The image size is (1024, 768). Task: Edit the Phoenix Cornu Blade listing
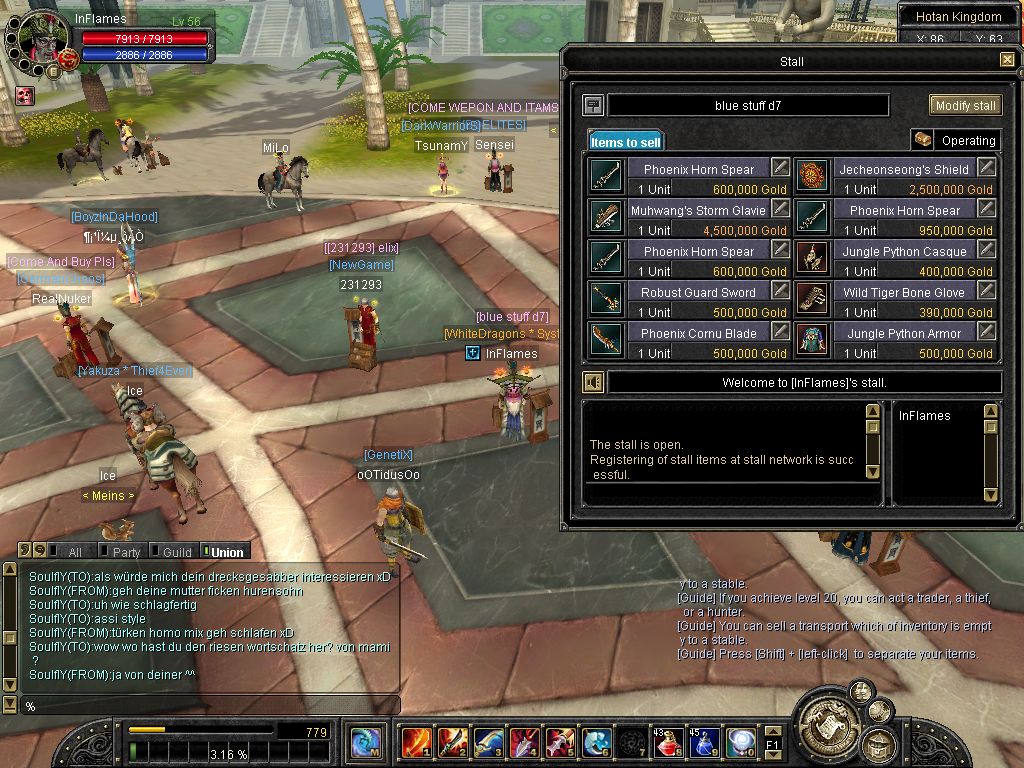point(780,332)
